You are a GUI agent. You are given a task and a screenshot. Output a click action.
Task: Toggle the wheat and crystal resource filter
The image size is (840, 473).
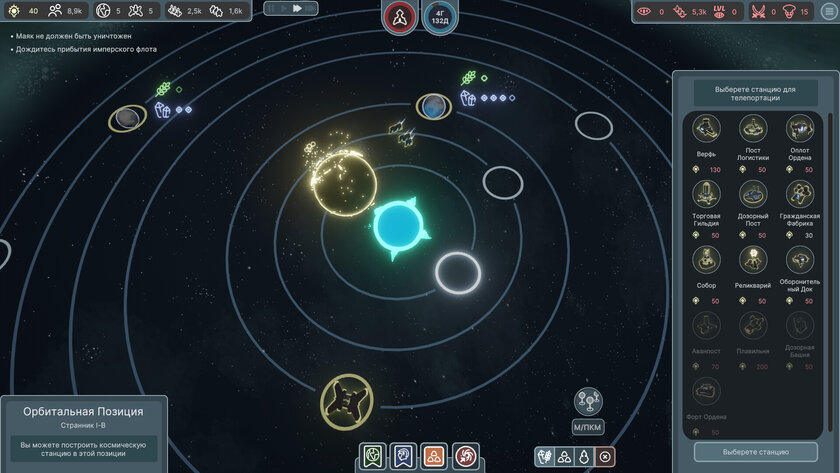545,456
